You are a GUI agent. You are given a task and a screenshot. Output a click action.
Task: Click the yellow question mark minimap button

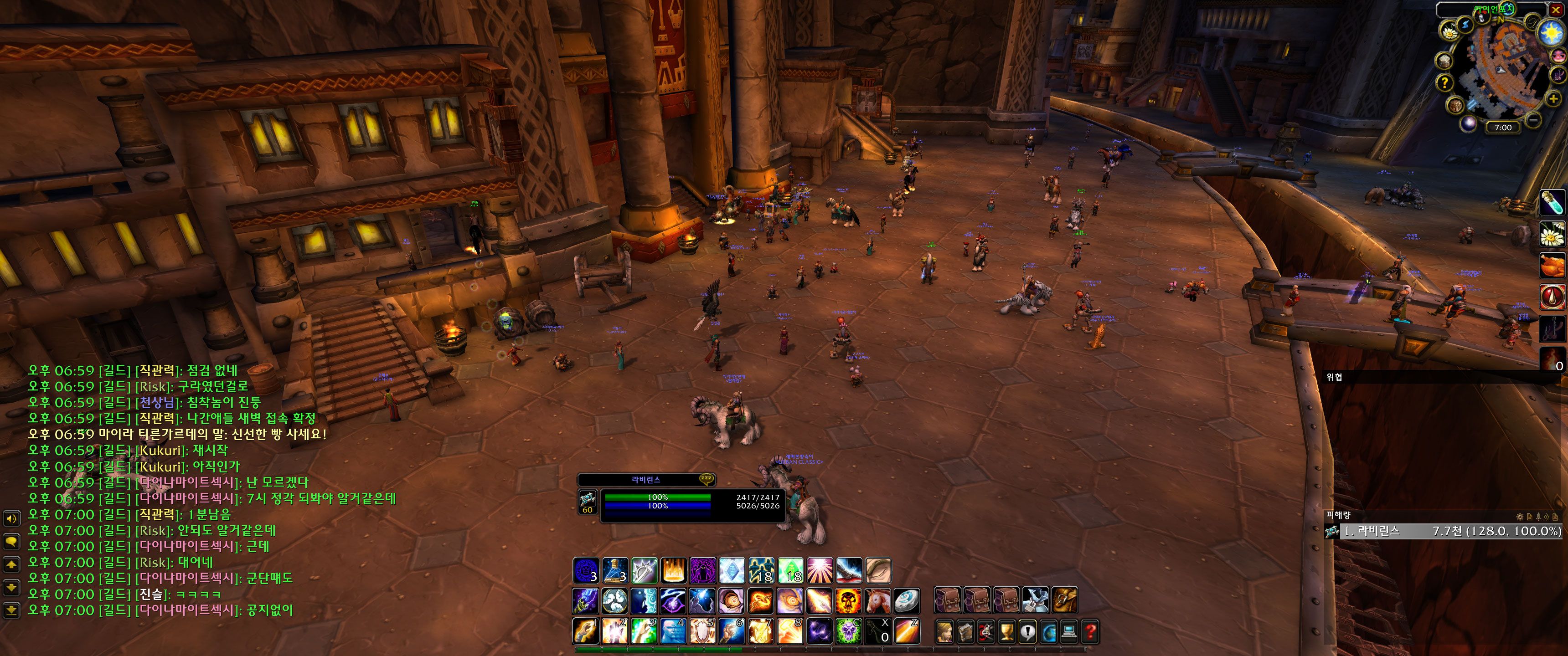click(1445, 83)
